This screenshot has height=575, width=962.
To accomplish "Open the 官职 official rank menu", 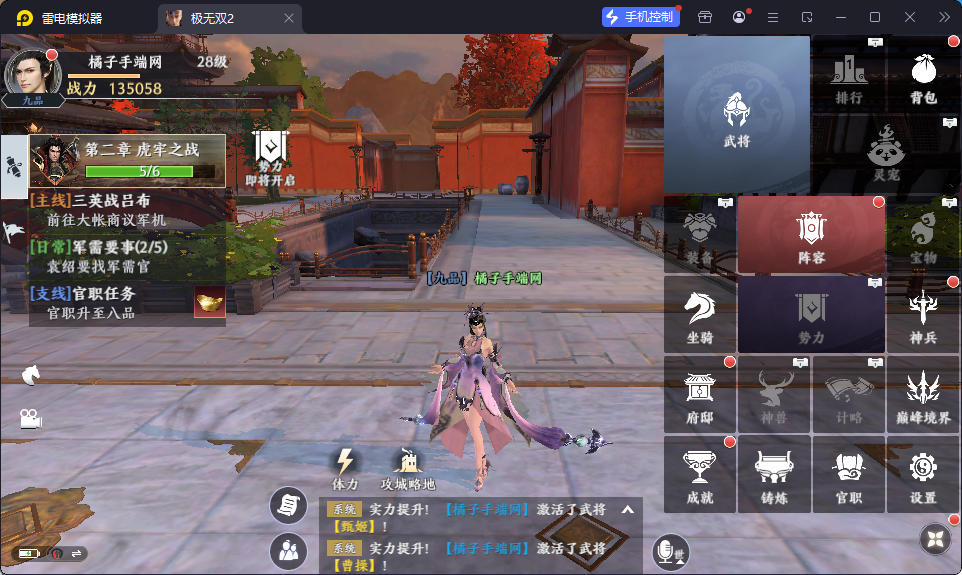I will 848,474.
